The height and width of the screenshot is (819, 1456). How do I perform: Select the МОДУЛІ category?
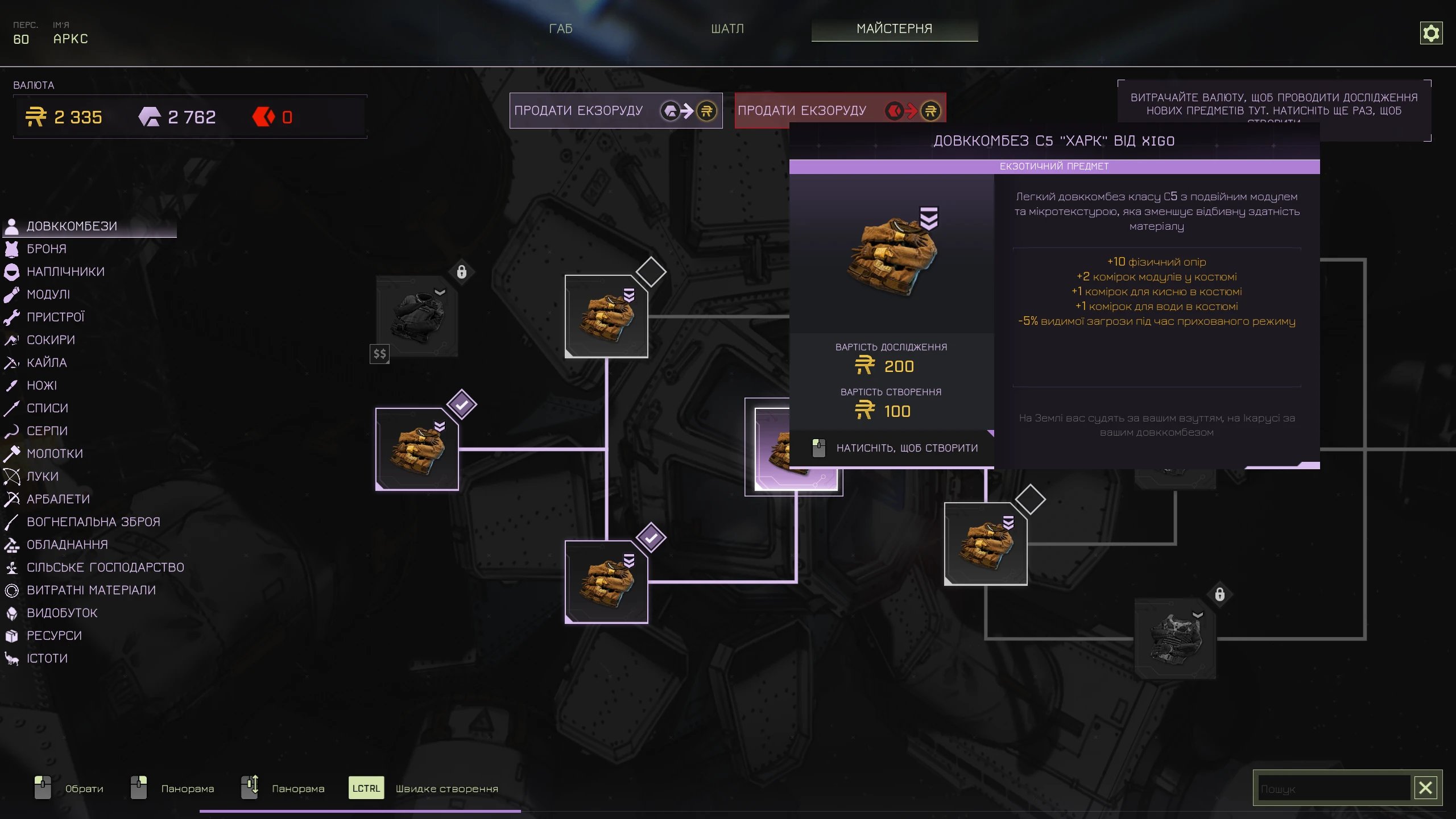pyautogui.click(x=48, y=295)
